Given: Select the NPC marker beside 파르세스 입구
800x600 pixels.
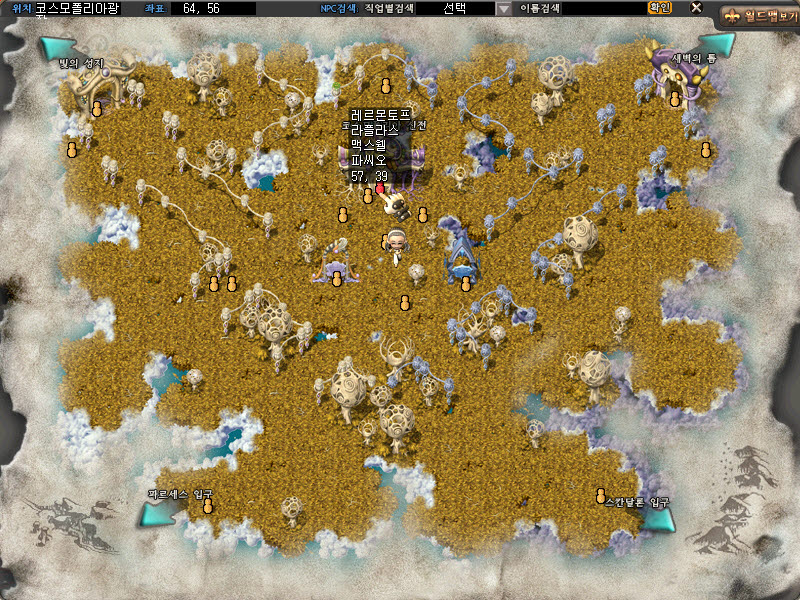Looking at the screenshot, I should tap(208, 506).
